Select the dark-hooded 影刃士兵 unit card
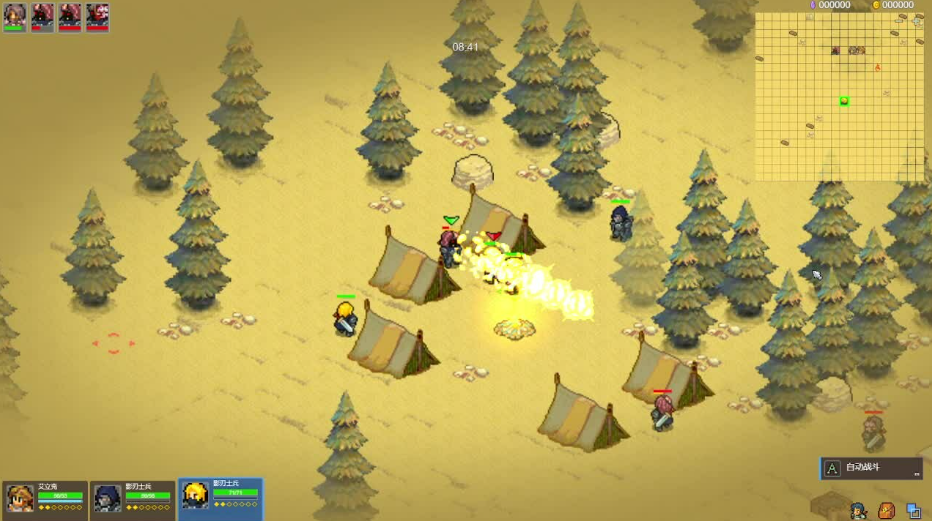Image resolution: width=932 pixels, height=521 pixels. tap(133, 497)
